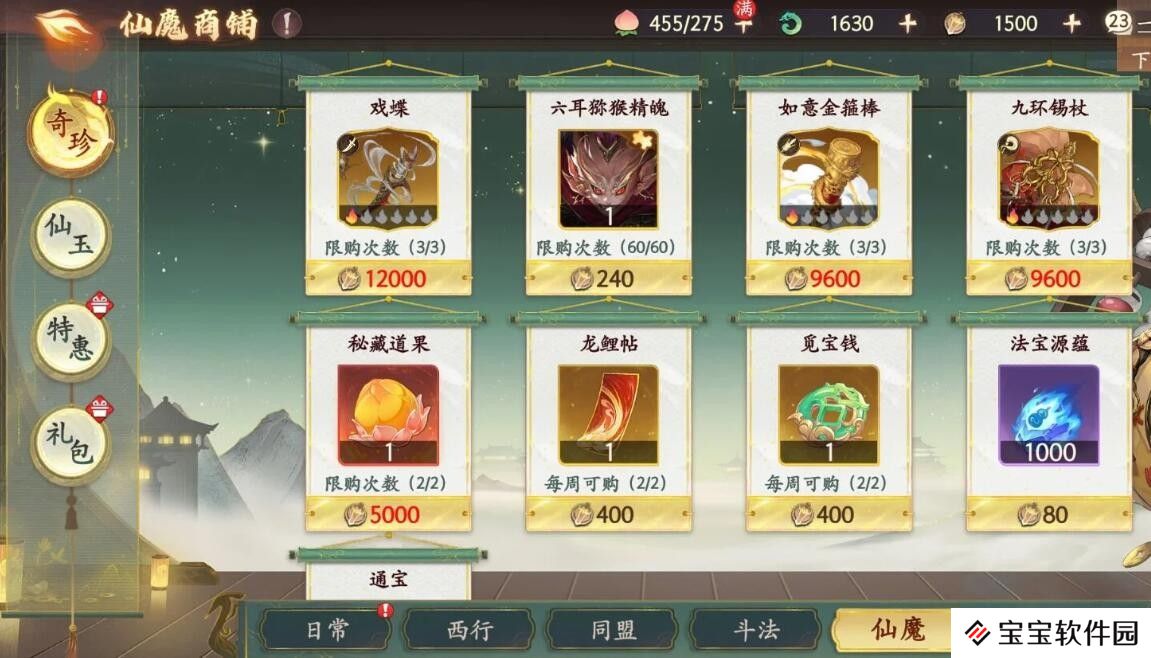Add more jade currency next to 1630

coord(907,24)
